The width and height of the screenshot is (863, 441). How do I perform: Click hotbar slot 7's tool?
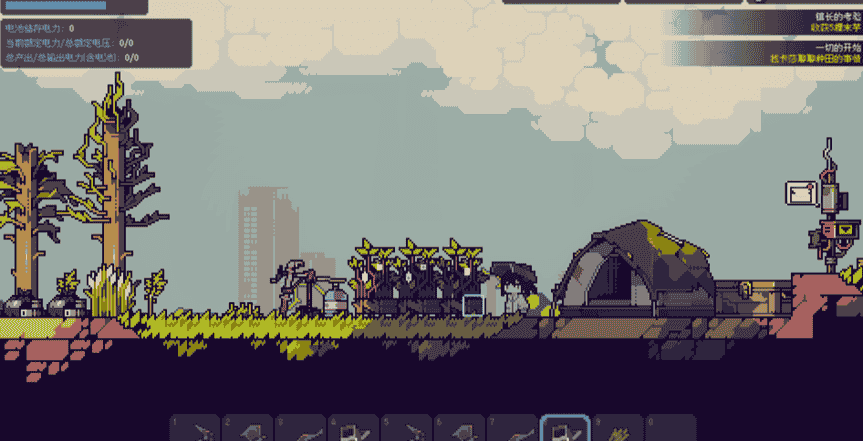tap(513, 429)
